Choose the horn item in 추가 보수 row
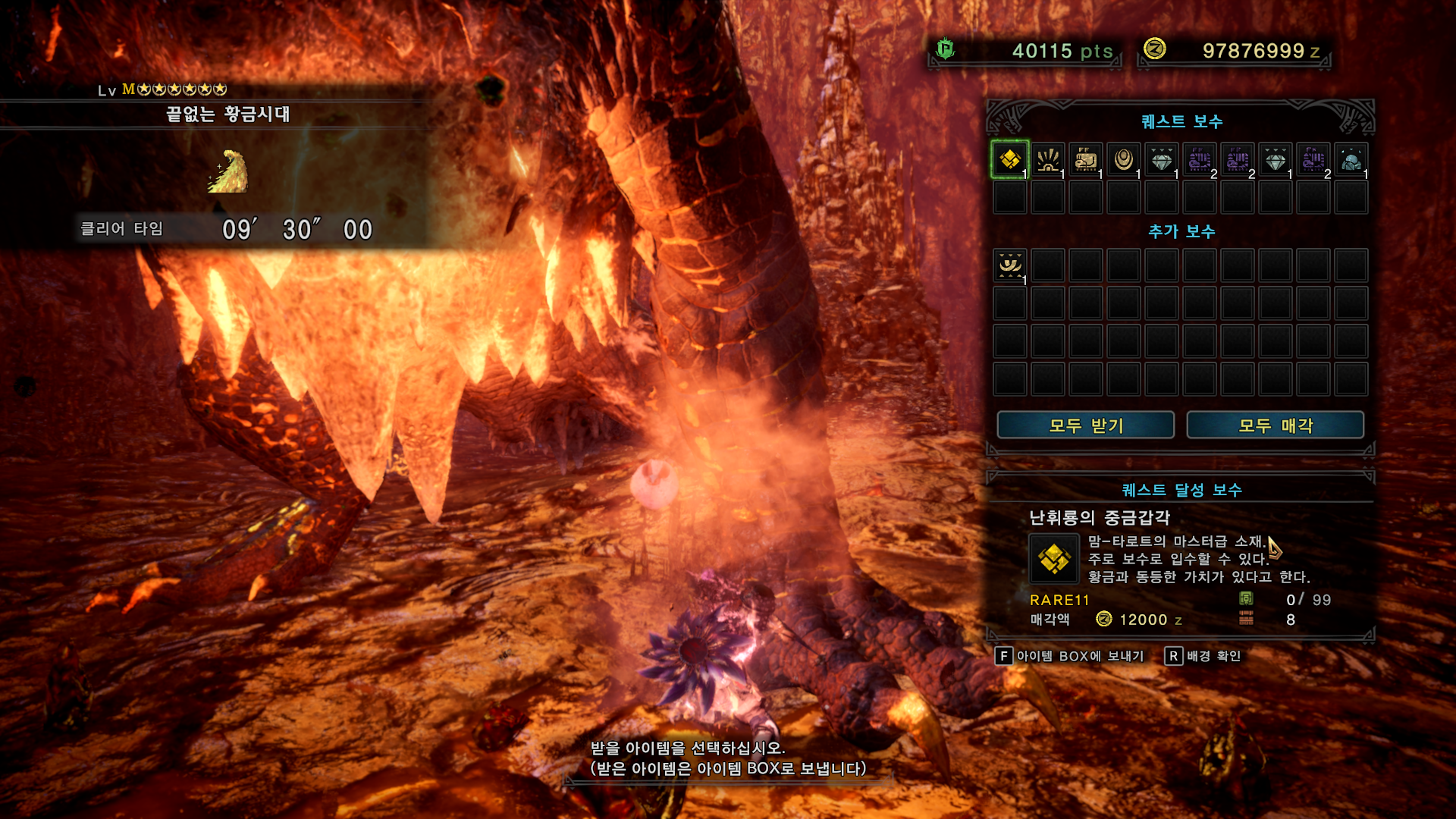The height and width of the screenshot is (819, 1456). coord(1009,266)
